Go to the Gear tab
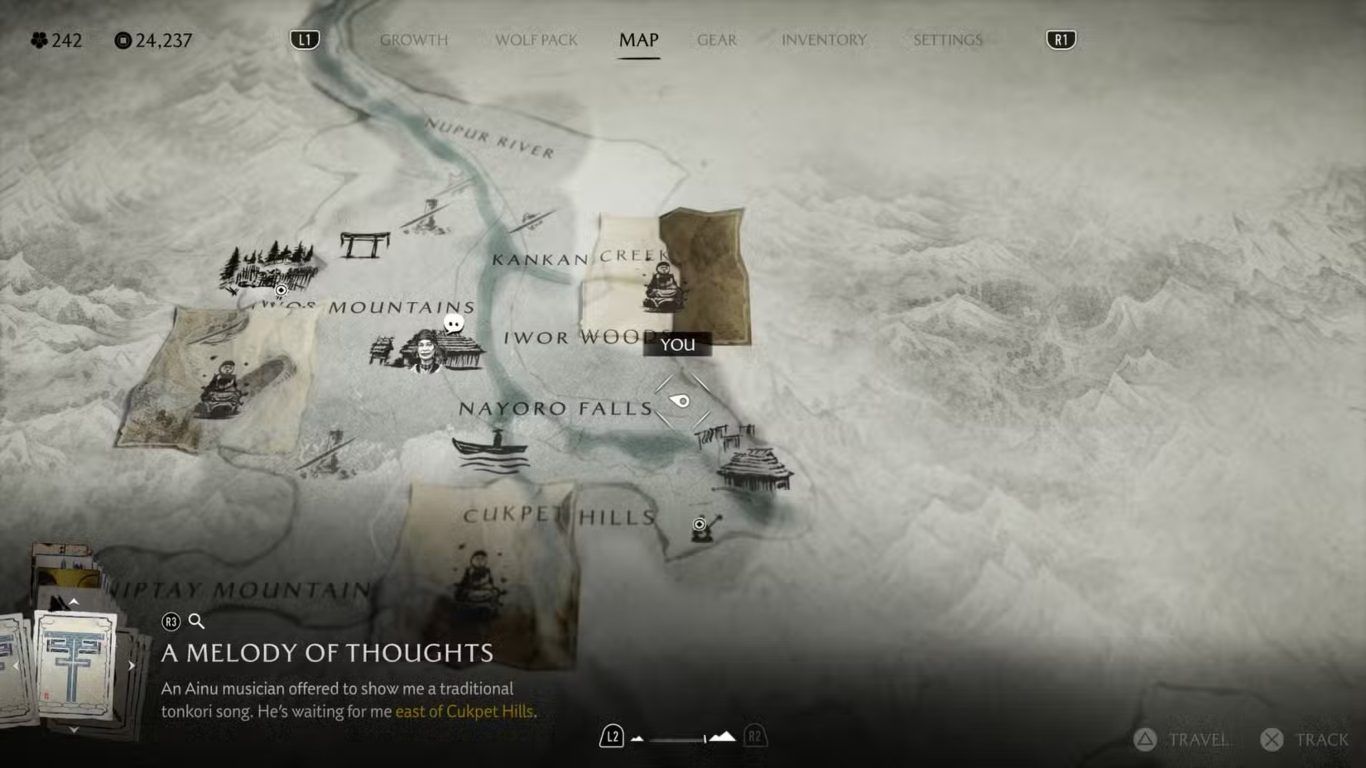Screen dimensions: 1366x768 [x=716, y=40]
